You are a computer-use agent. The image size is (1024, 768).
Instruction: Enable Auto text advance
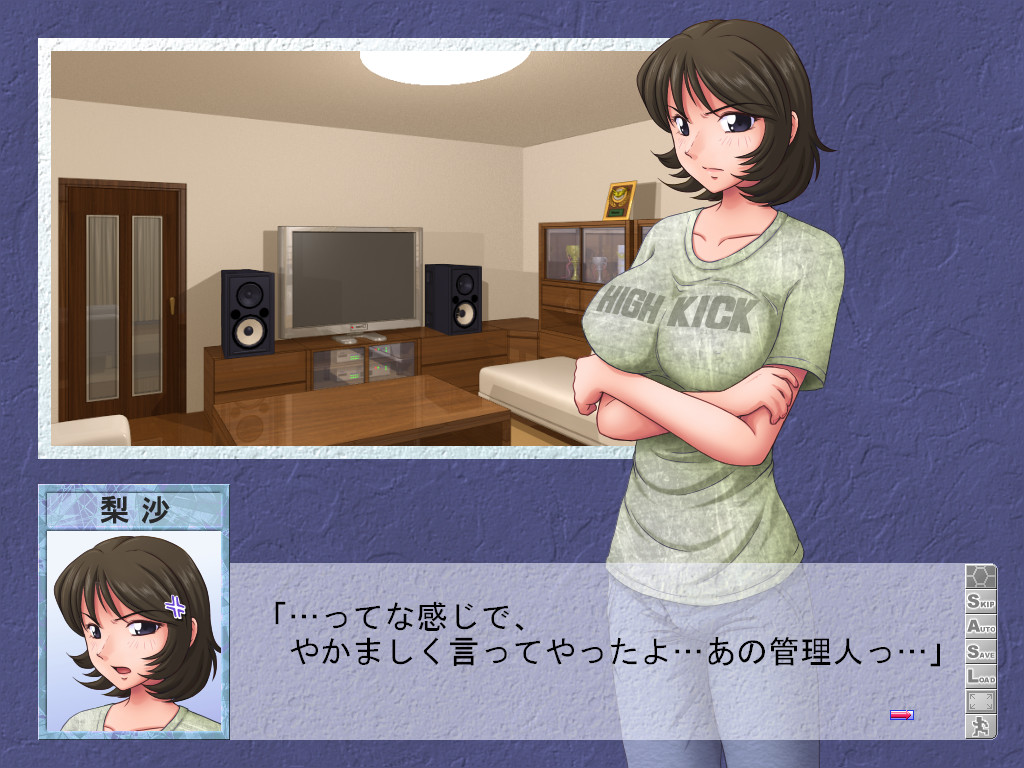point(980,627)
